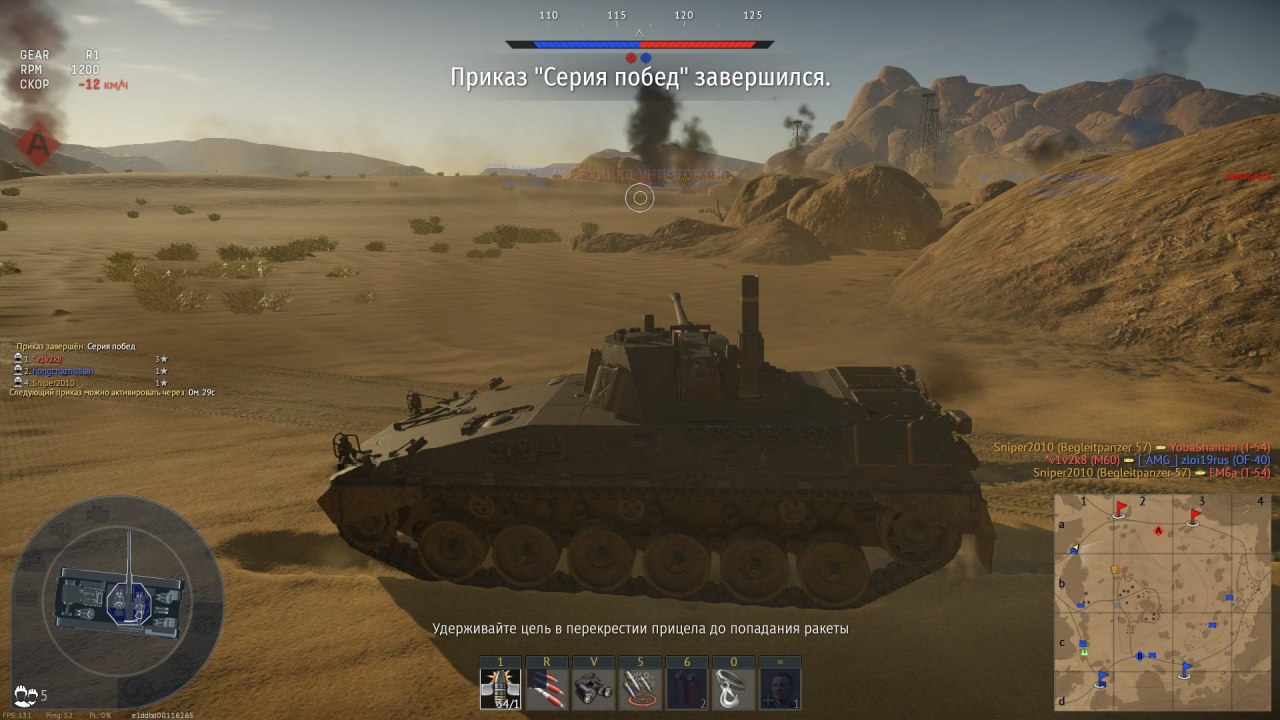Image resolution: width=1280 pixels, height=720 pixels.
Task: Click v1v2k8 in the order results list
Action: [48, 358]
